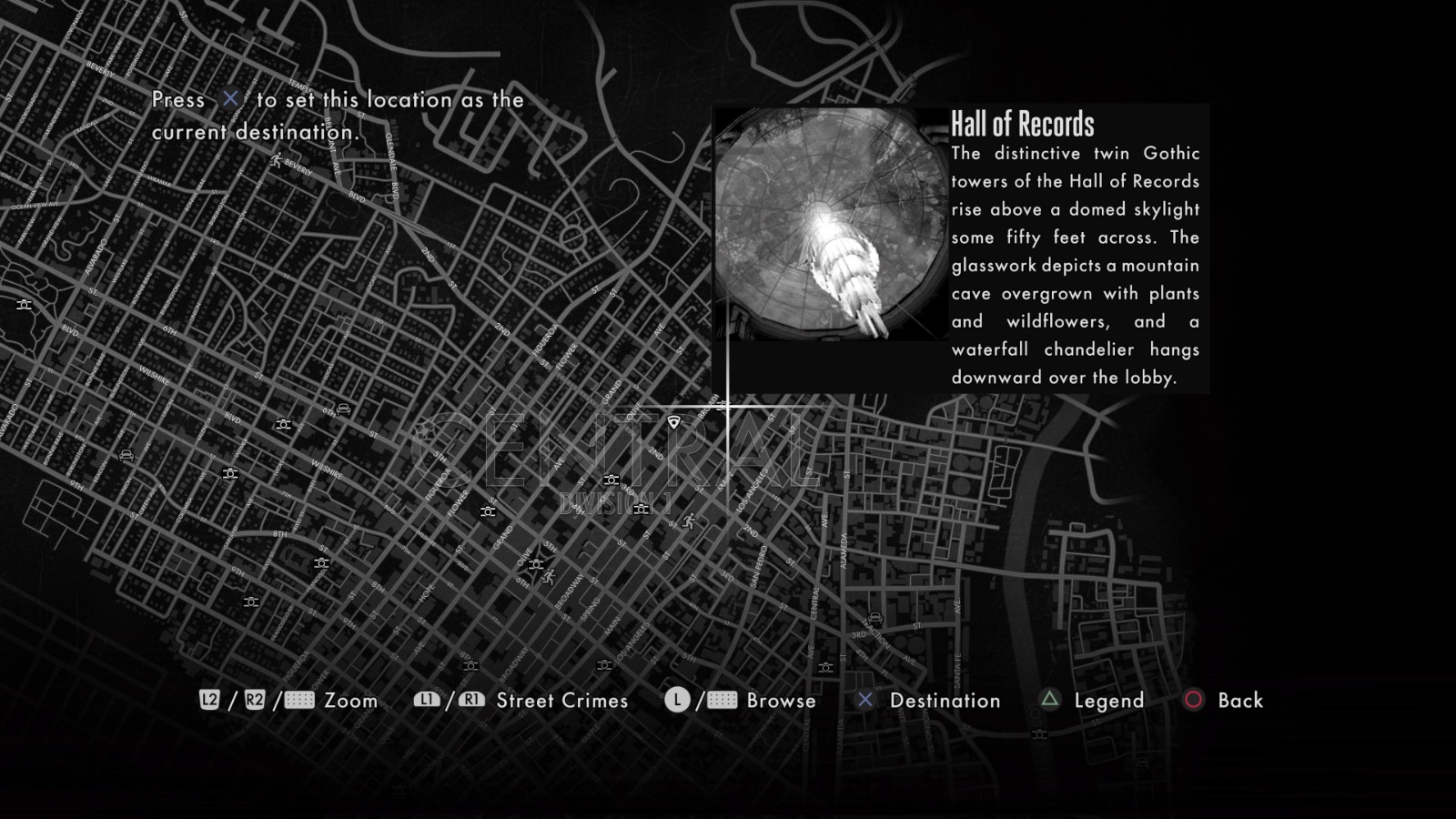Click the street crime runner icon near Broadway
1456x819 pixels.
[549, 577]
